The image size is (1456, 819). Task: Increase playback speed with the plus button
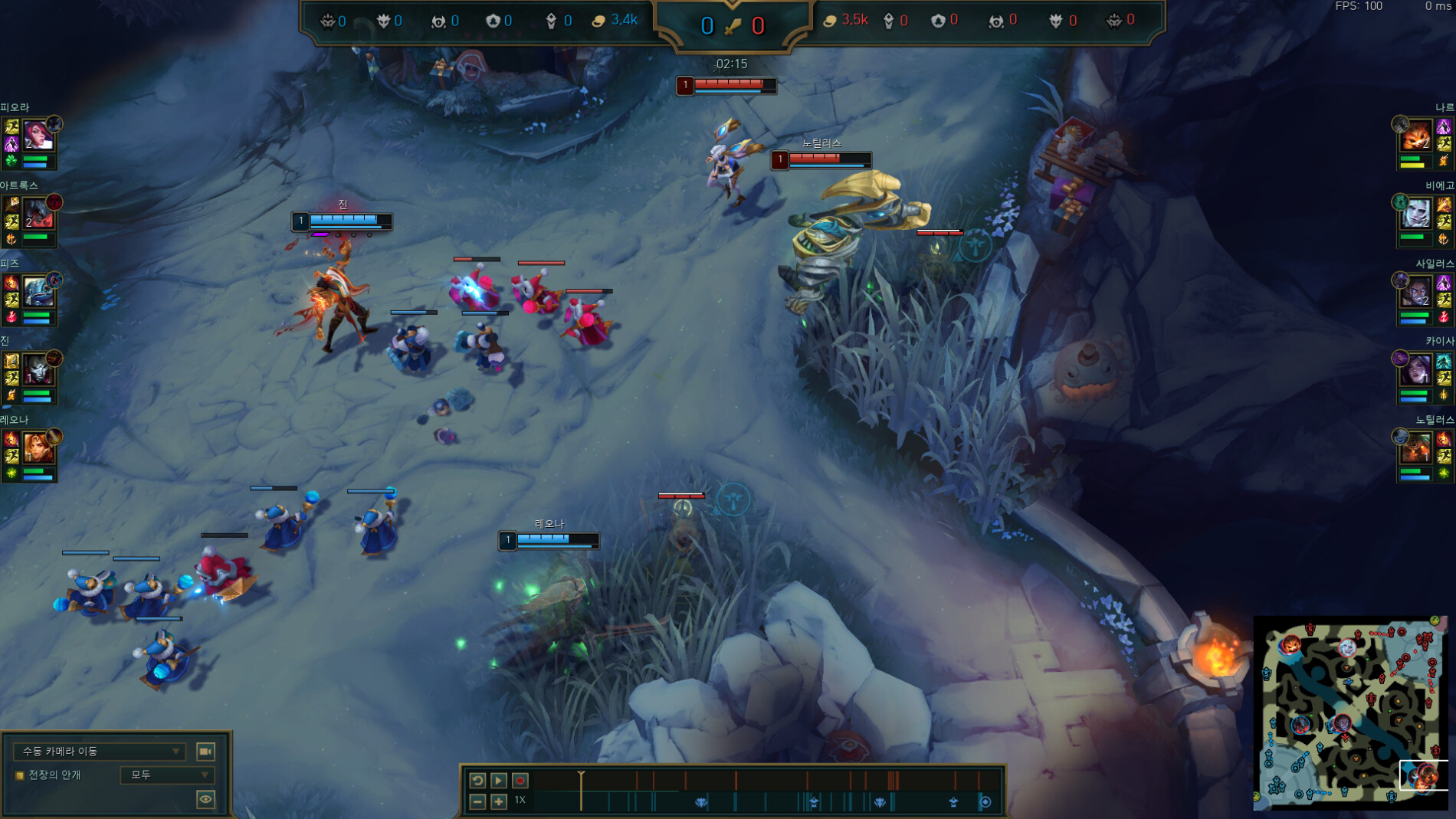click(x=499, y=801)
